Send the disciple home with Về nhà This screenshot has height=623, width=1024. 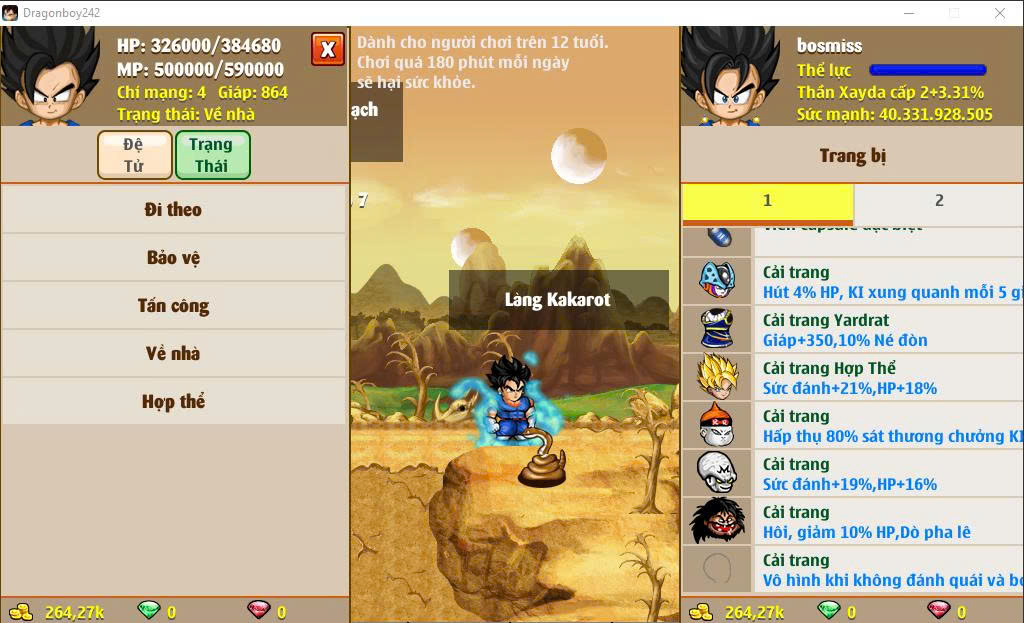173,354
